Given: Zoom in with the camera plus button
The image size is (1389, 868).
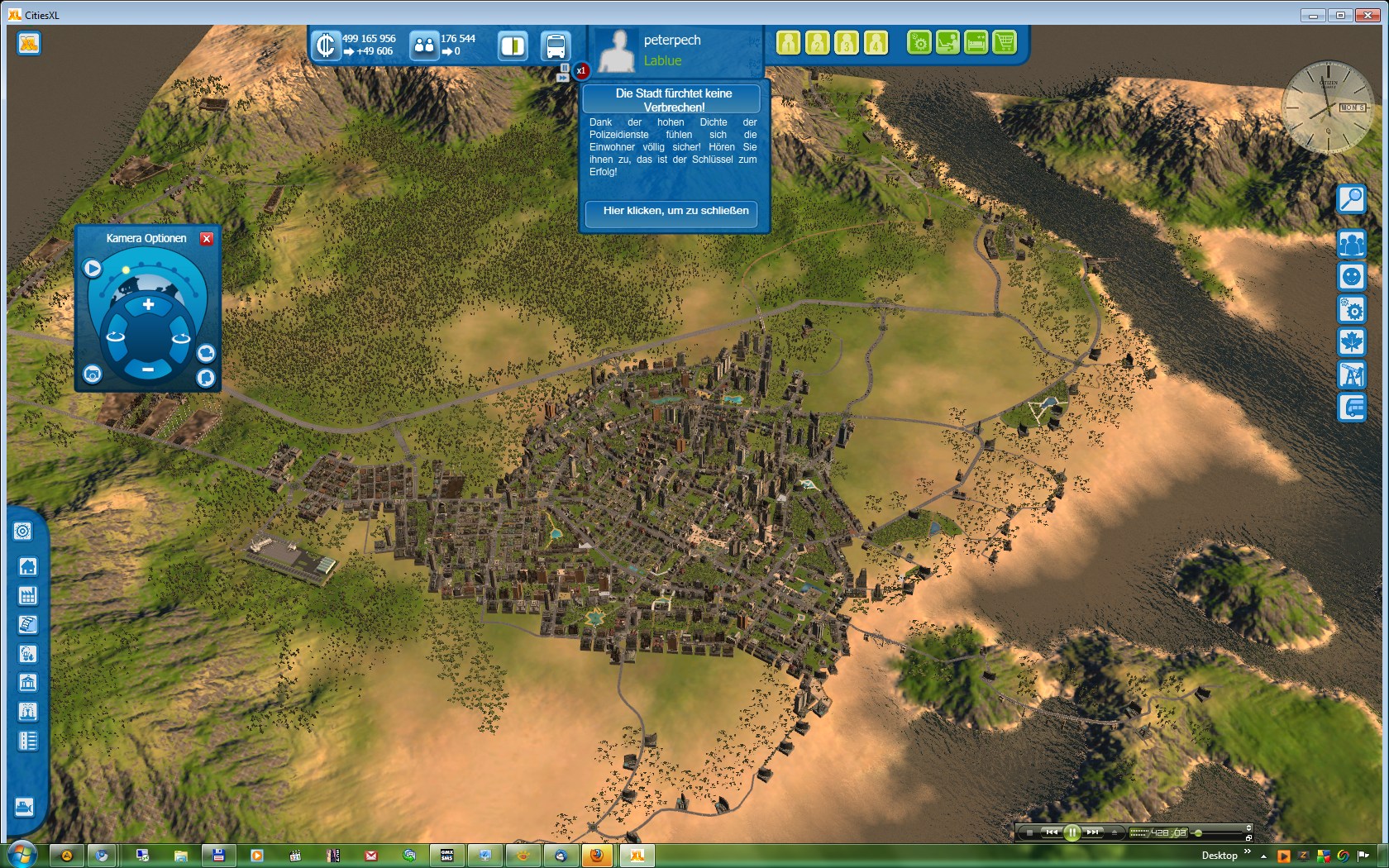Looking at the screenshot, I should 148,304.
